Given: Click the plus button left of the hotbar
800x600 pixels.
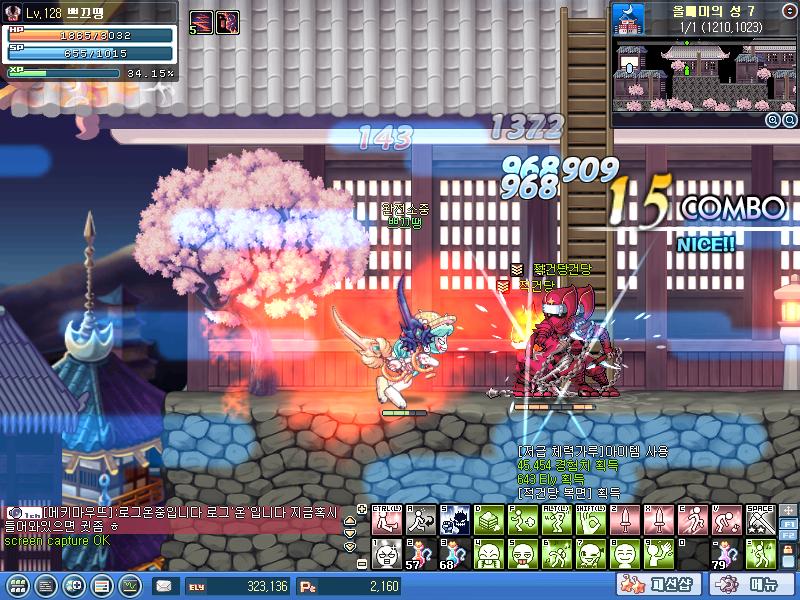Looking at the screenshot, I should tap(362, 508).
